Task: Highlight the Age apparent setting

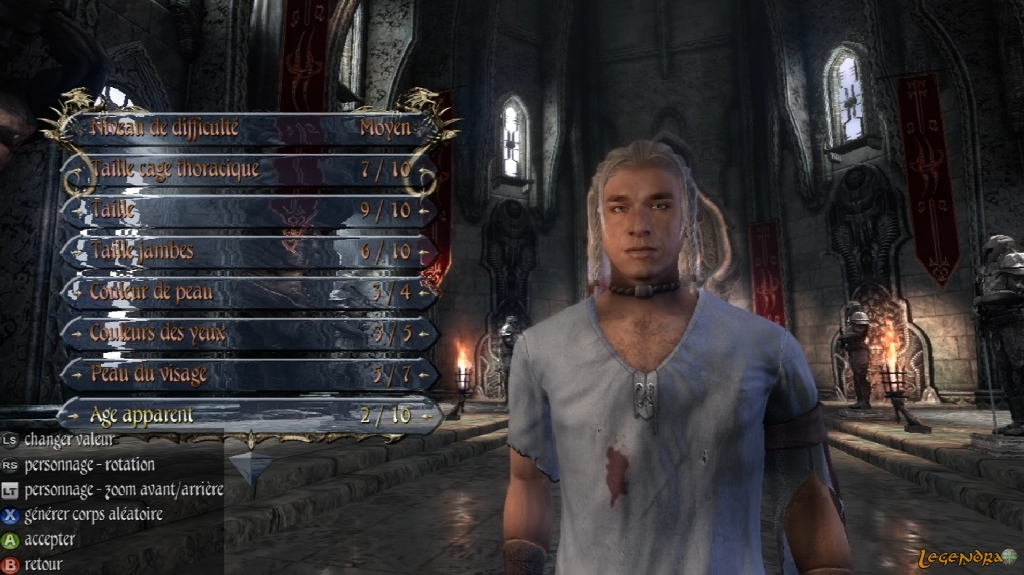Action: pyautogui.click(x=250, y=414)
